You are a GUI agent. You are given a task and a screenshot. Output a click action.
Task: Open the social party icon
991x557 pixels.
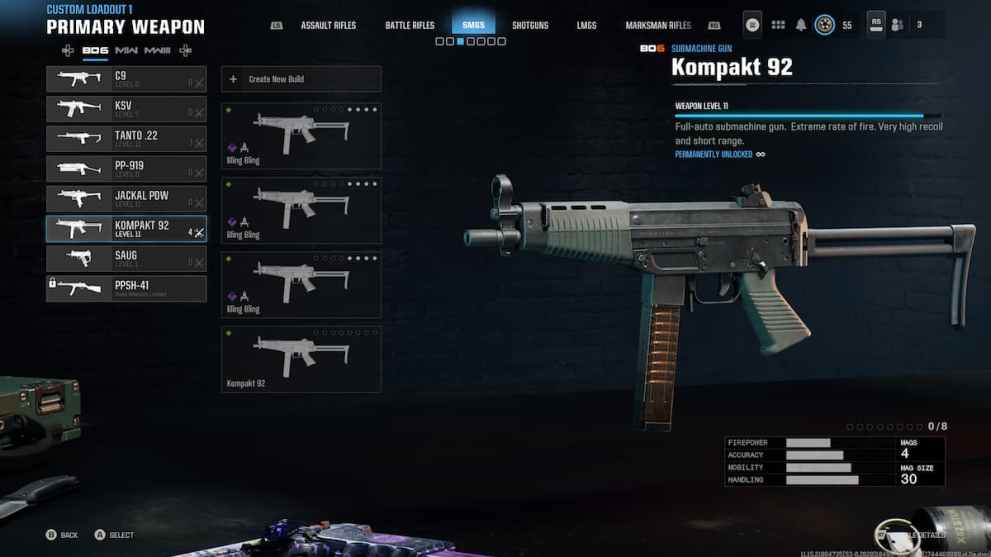898,25
